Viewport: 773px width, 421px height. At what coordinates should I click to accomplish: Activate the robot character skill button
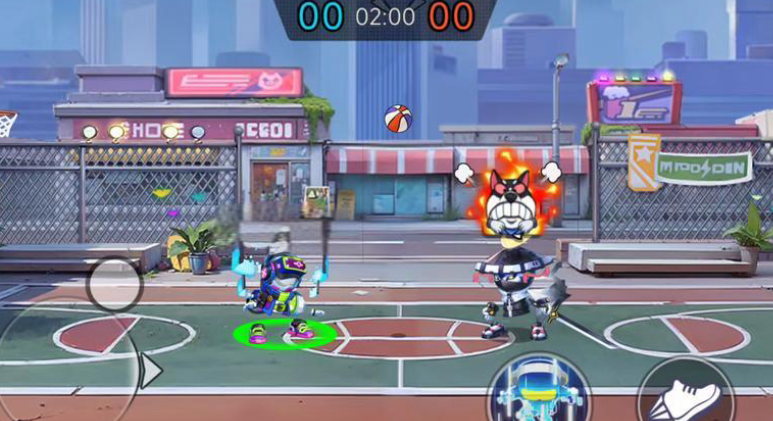[539, 393]
